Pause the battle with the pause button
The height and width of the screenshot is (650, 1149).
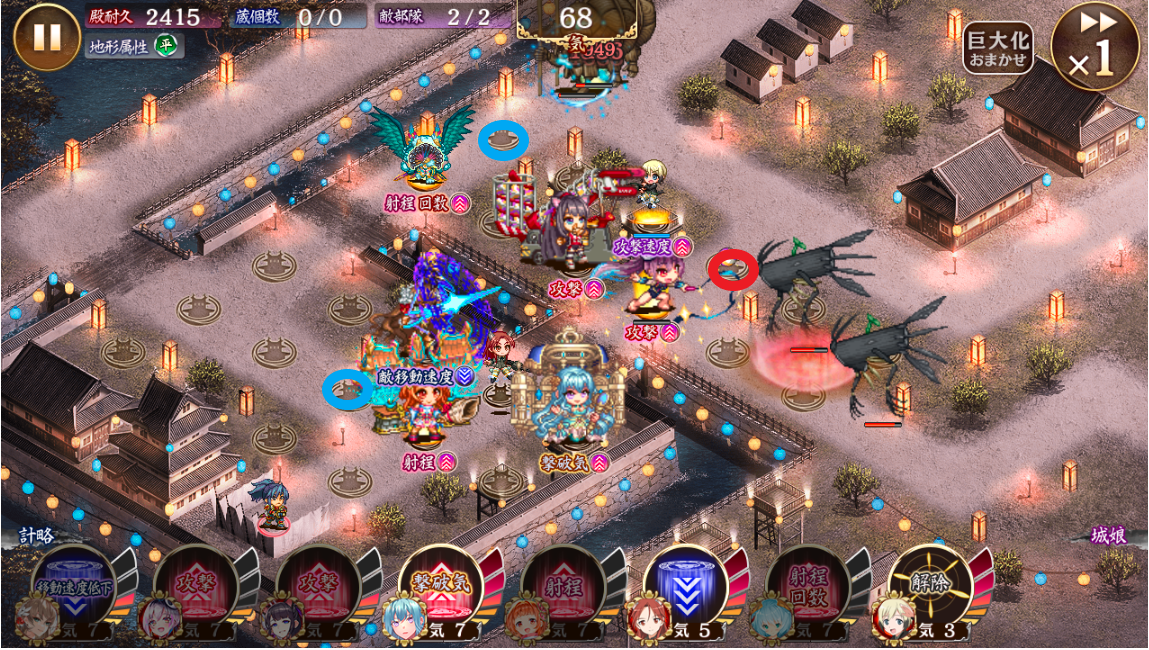point(46,37)
